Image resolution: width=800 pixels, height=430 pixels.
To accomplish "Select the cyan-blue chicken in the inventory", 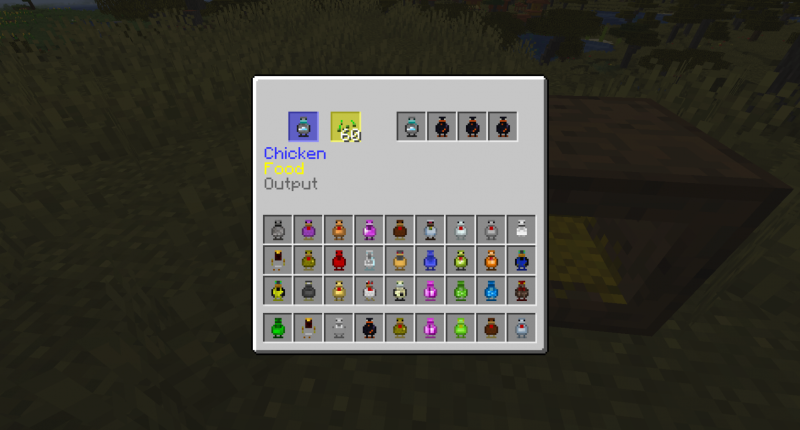I will [x=490, y=290].
